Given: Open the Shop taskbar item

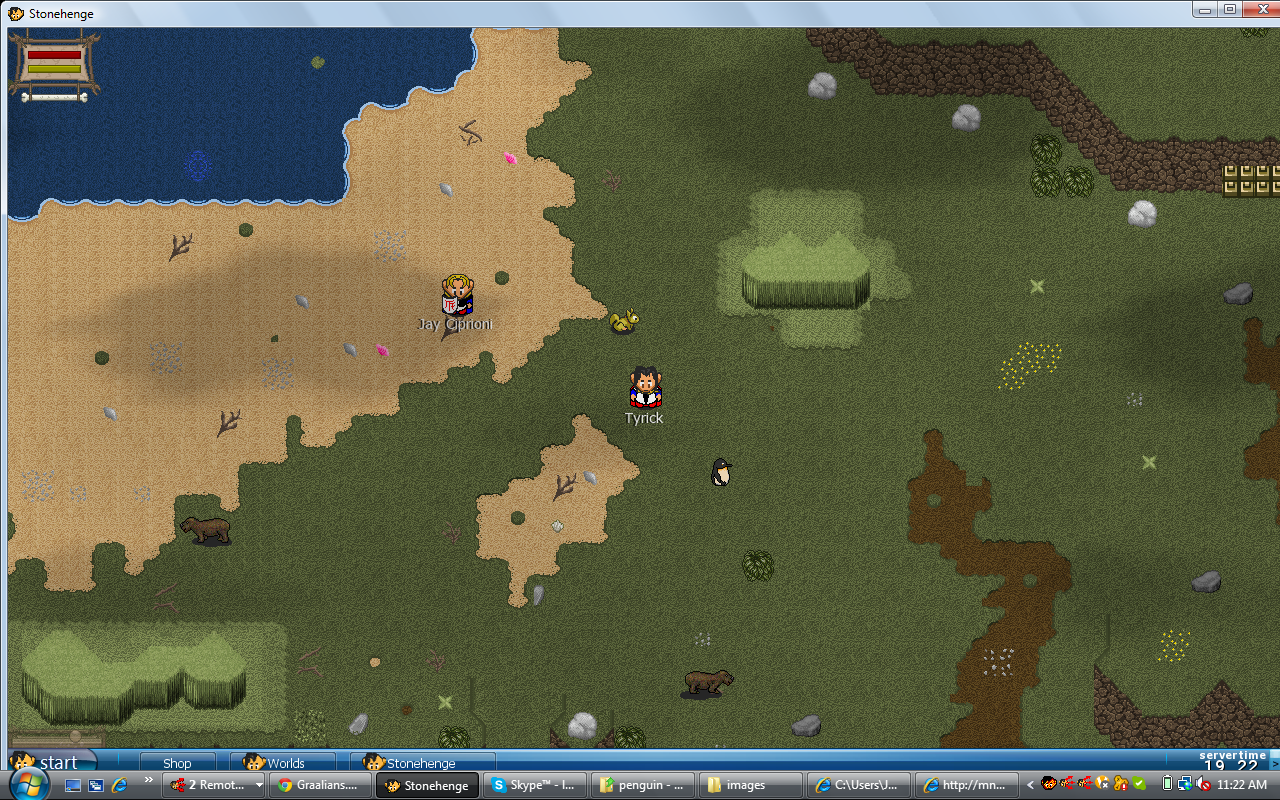Looking at the screenshot, I should point(177,763).
